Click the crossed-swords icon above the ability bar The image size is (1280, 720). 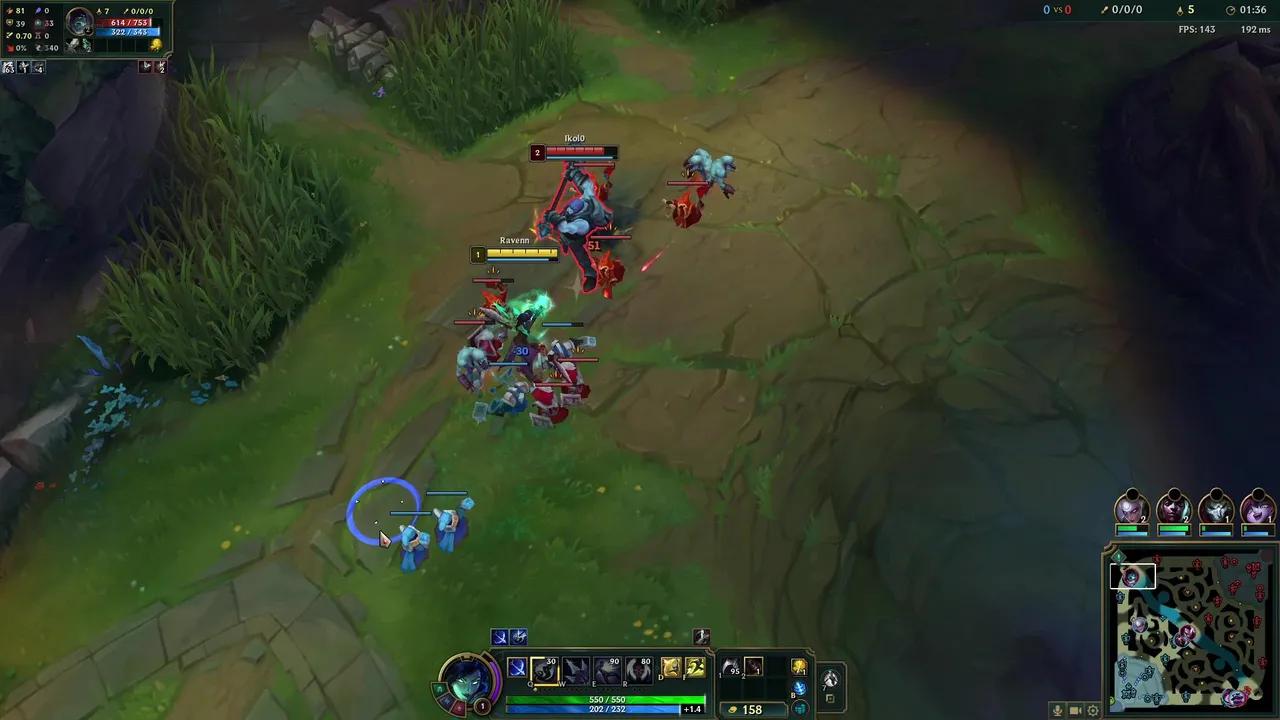click(x=500, y=635)
